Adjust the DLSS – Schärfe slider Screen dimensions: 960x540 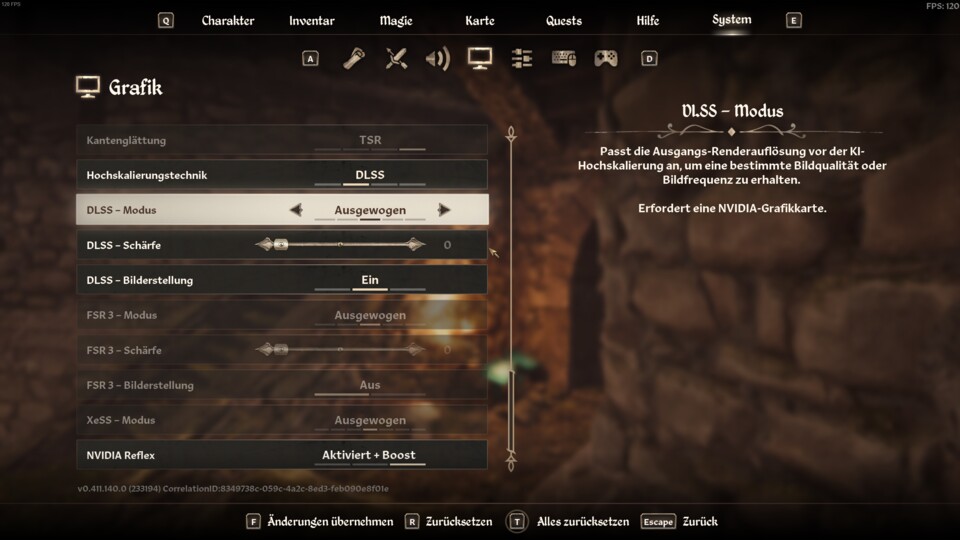[x=340, y=244]
